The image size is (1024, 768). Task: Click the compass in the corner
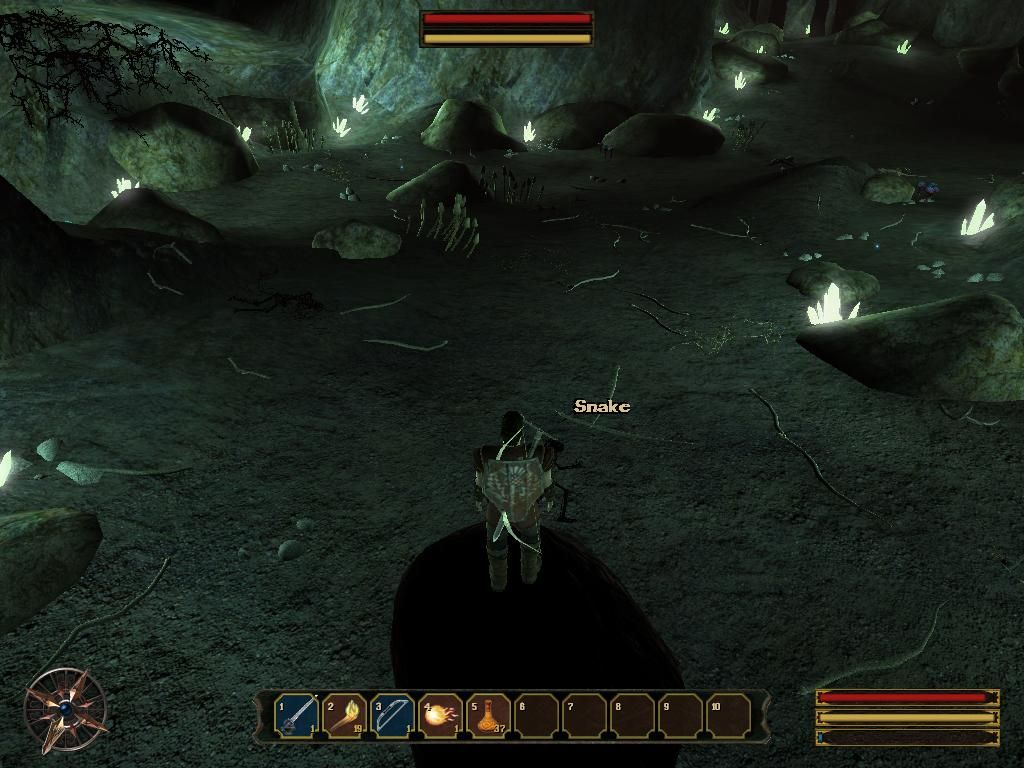coord(66,709)
